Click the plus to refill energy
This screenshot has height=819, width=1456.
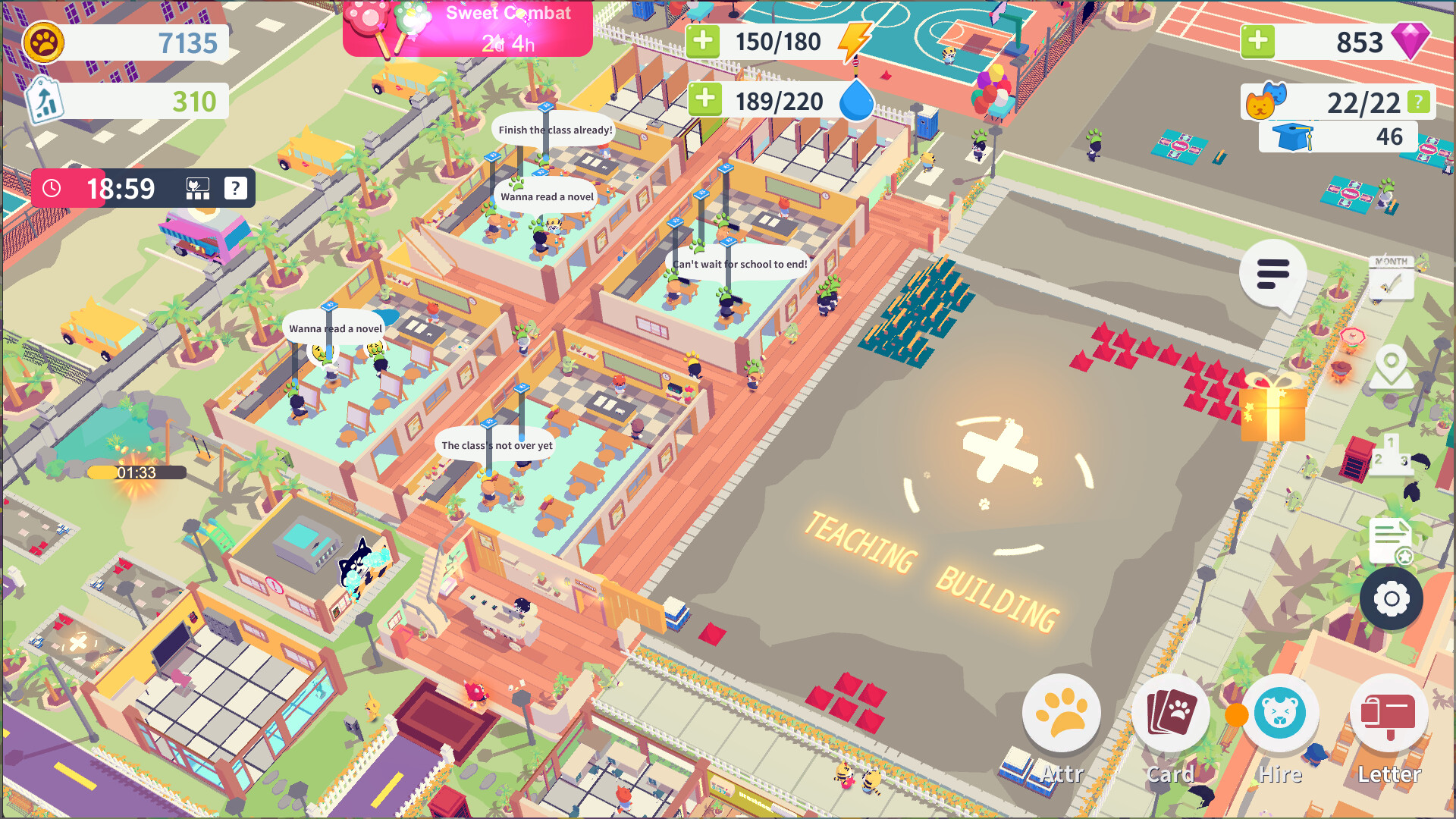tap(705, 41)
